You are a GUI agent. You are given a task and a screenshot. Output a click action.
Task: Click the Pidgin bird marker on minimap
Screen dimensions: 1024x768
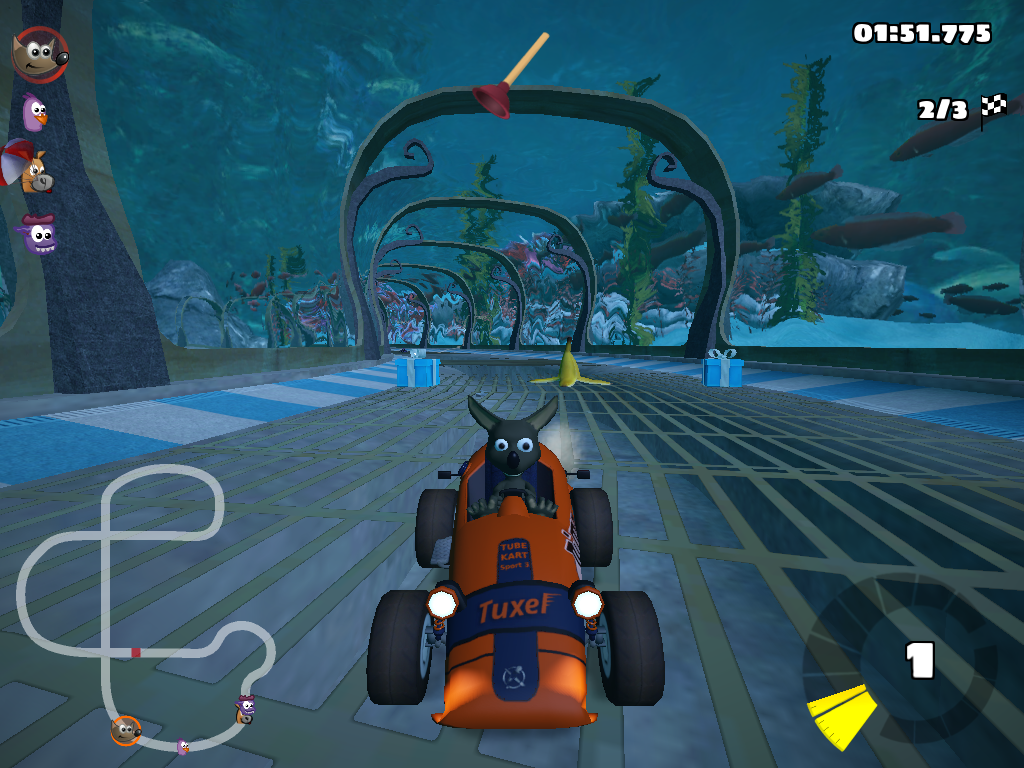(x=183, y=746)
